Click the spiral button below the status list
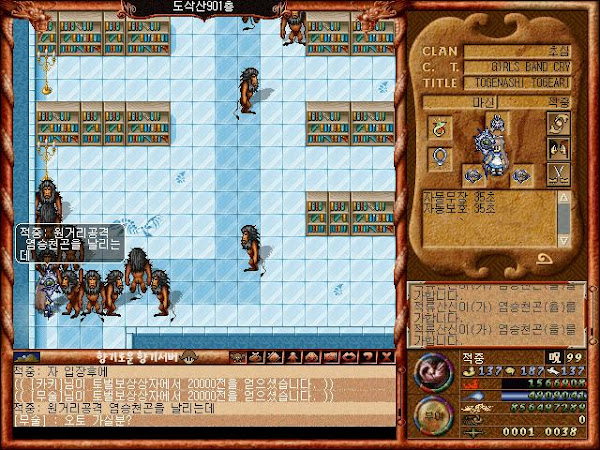 pyautogui.click(x=547, y=258)
